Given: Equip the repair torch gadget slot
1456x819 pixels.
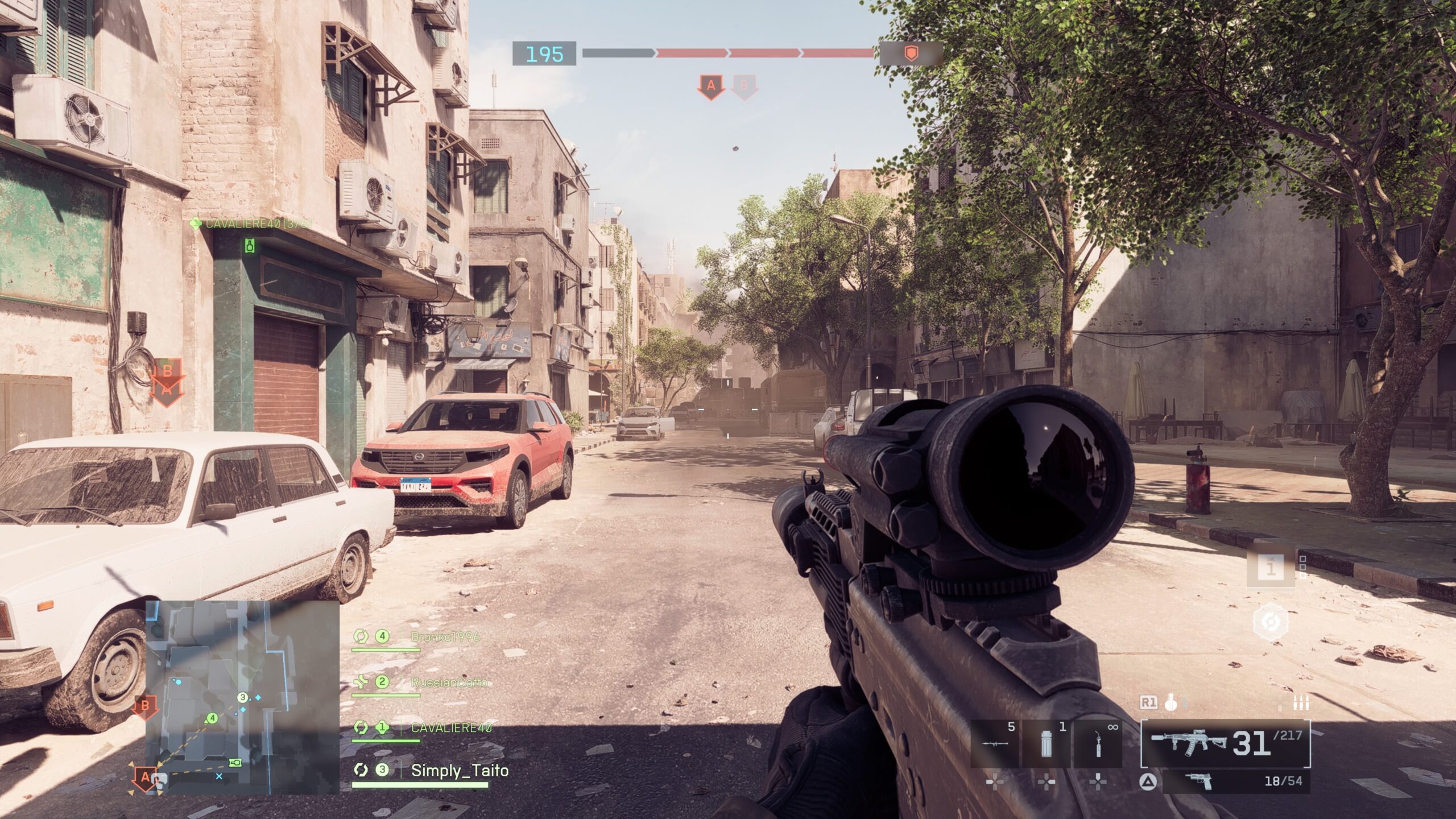Looking at the screenshot, I should [x=1098, y=744].
